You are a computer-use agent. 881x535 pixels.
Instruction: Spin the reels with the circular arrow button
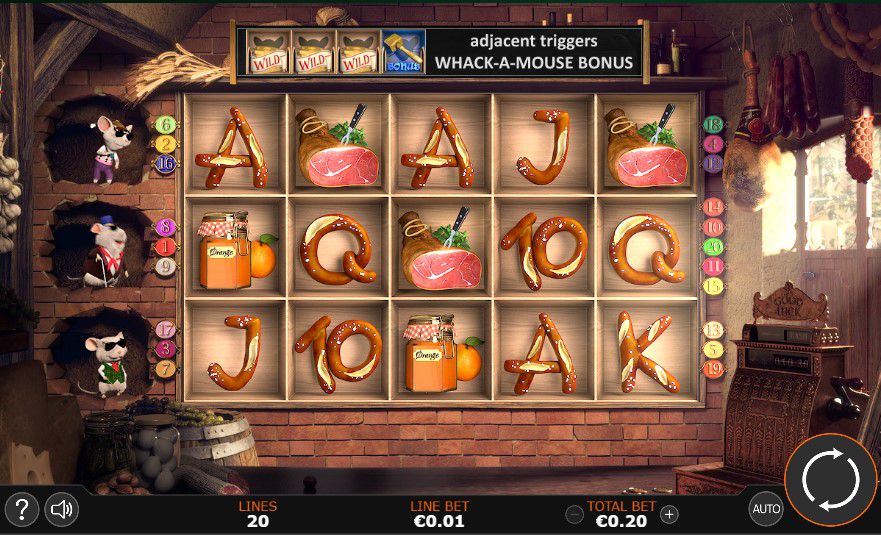[x=831, y=481]
